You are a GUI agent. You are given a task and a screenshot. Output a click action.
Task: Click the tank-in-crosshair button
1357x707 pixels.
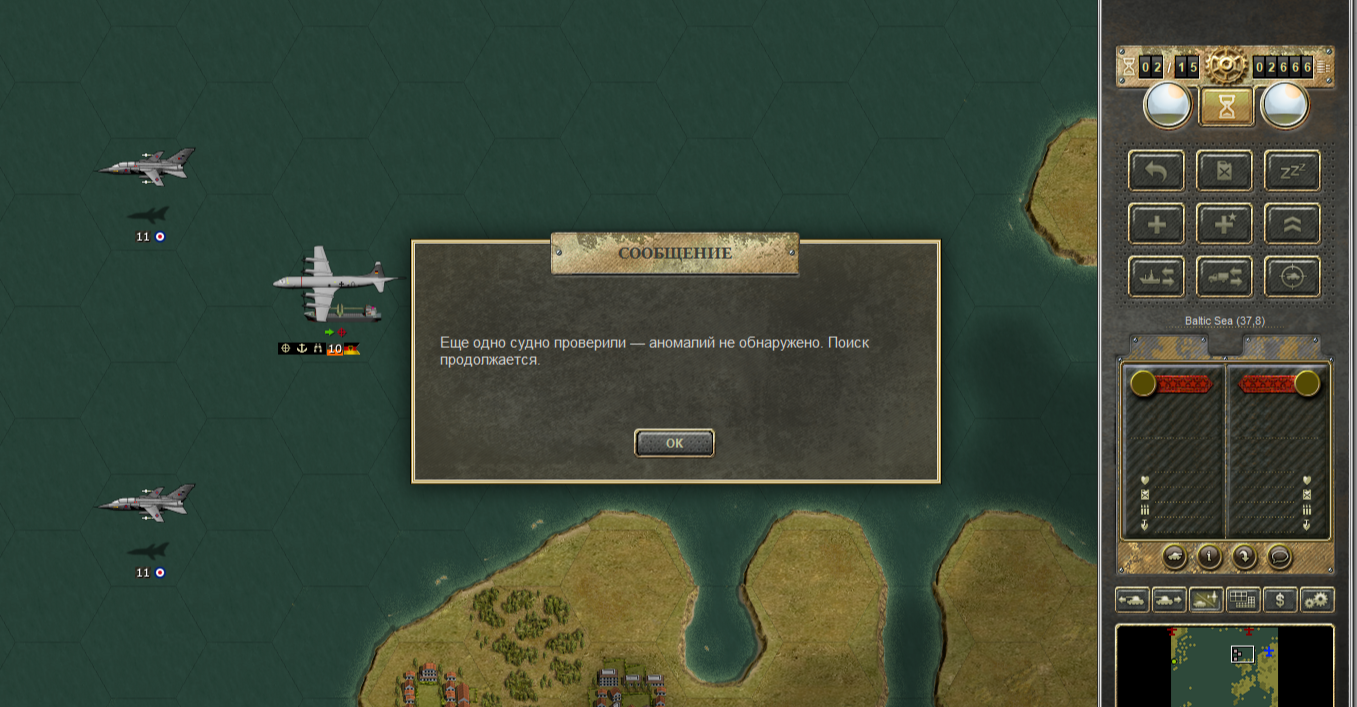click(x=1292, y=277)
